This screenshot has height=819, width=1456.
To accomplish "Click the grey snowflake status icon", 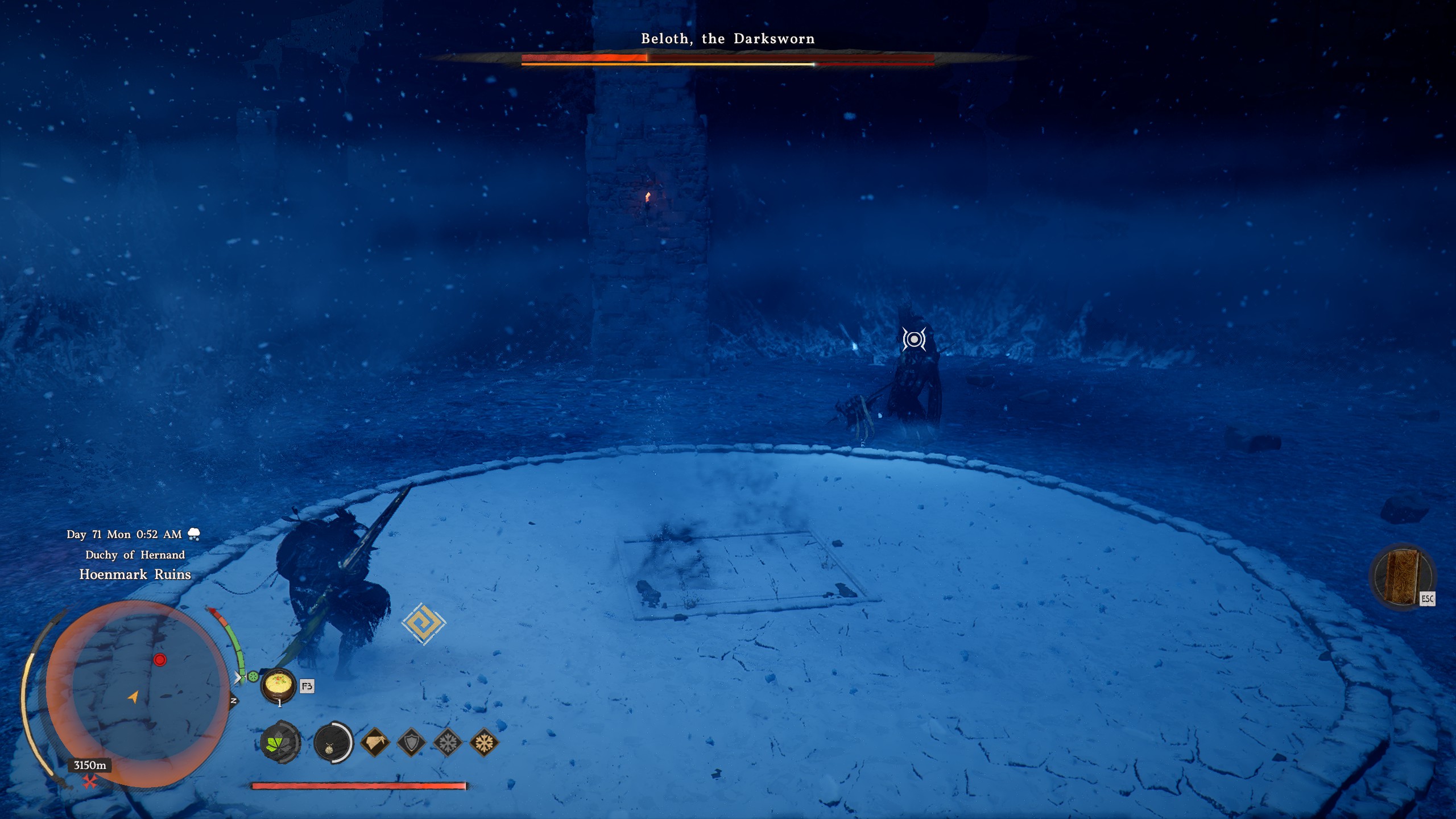I will pos(448,742).
